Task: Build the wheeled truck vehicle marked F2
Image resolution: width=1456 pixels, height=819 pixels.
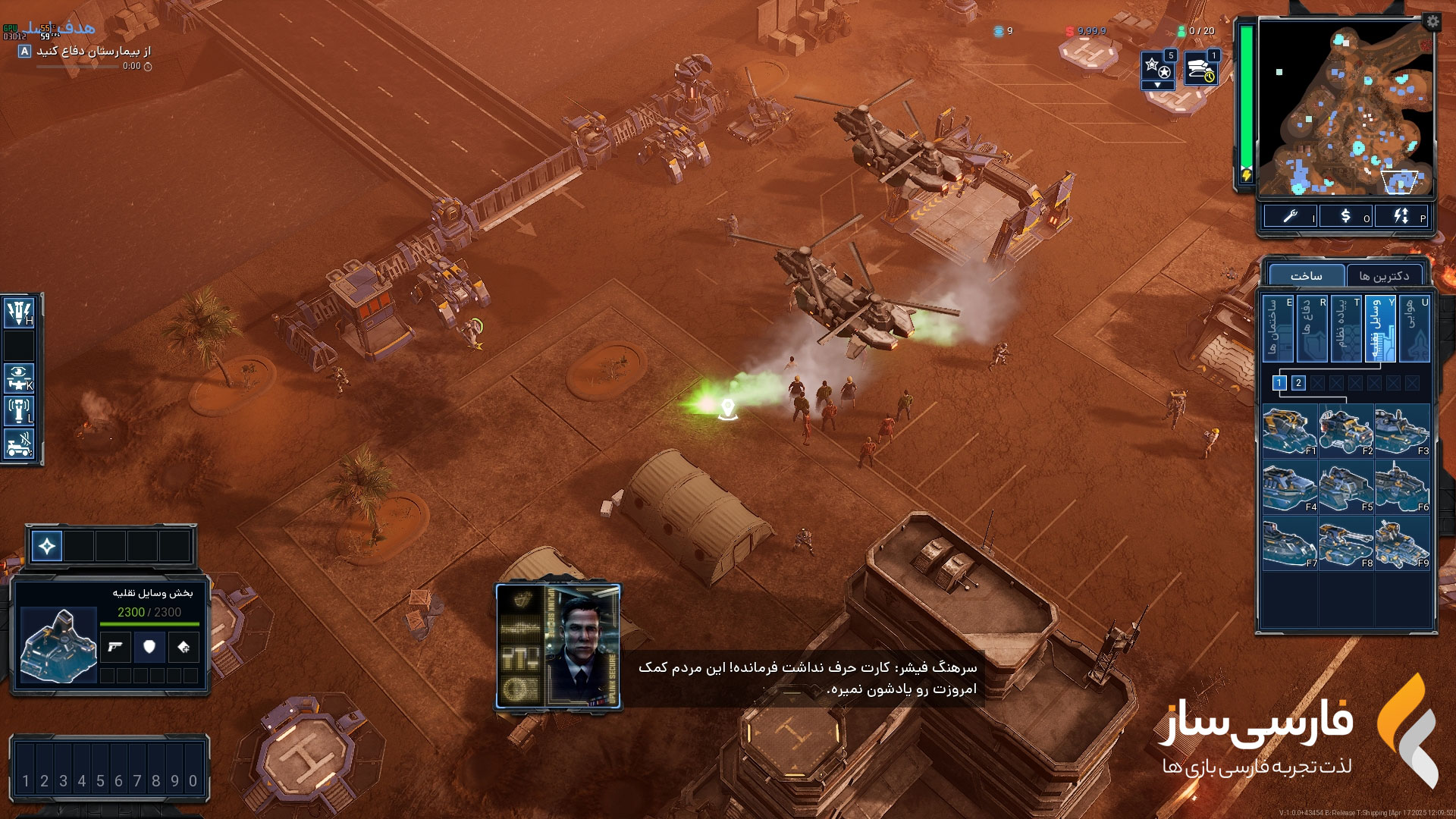Action: click(x=1346, y=430)
